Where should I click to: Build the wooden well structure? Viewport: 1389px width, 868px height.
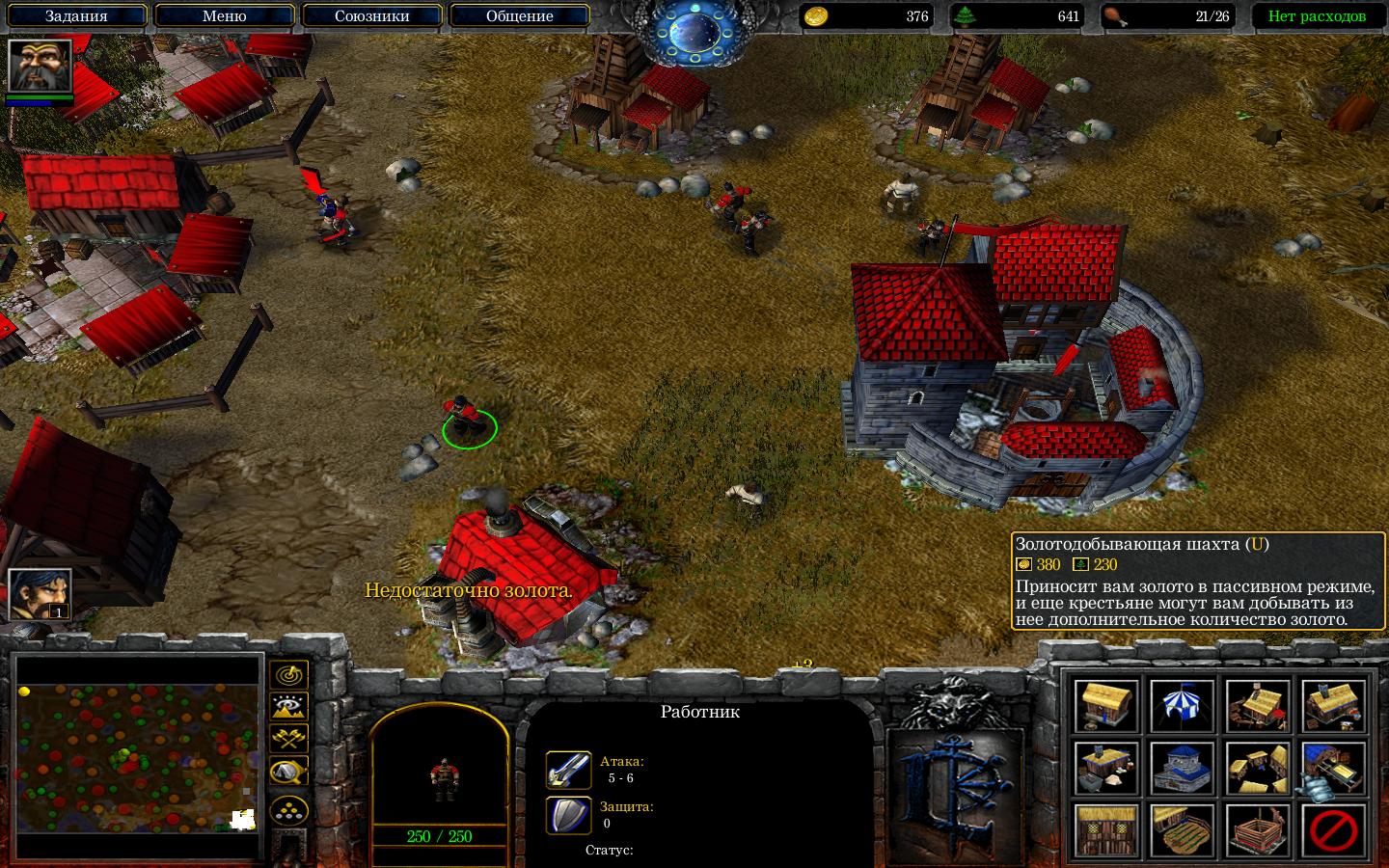[1258, 829]
